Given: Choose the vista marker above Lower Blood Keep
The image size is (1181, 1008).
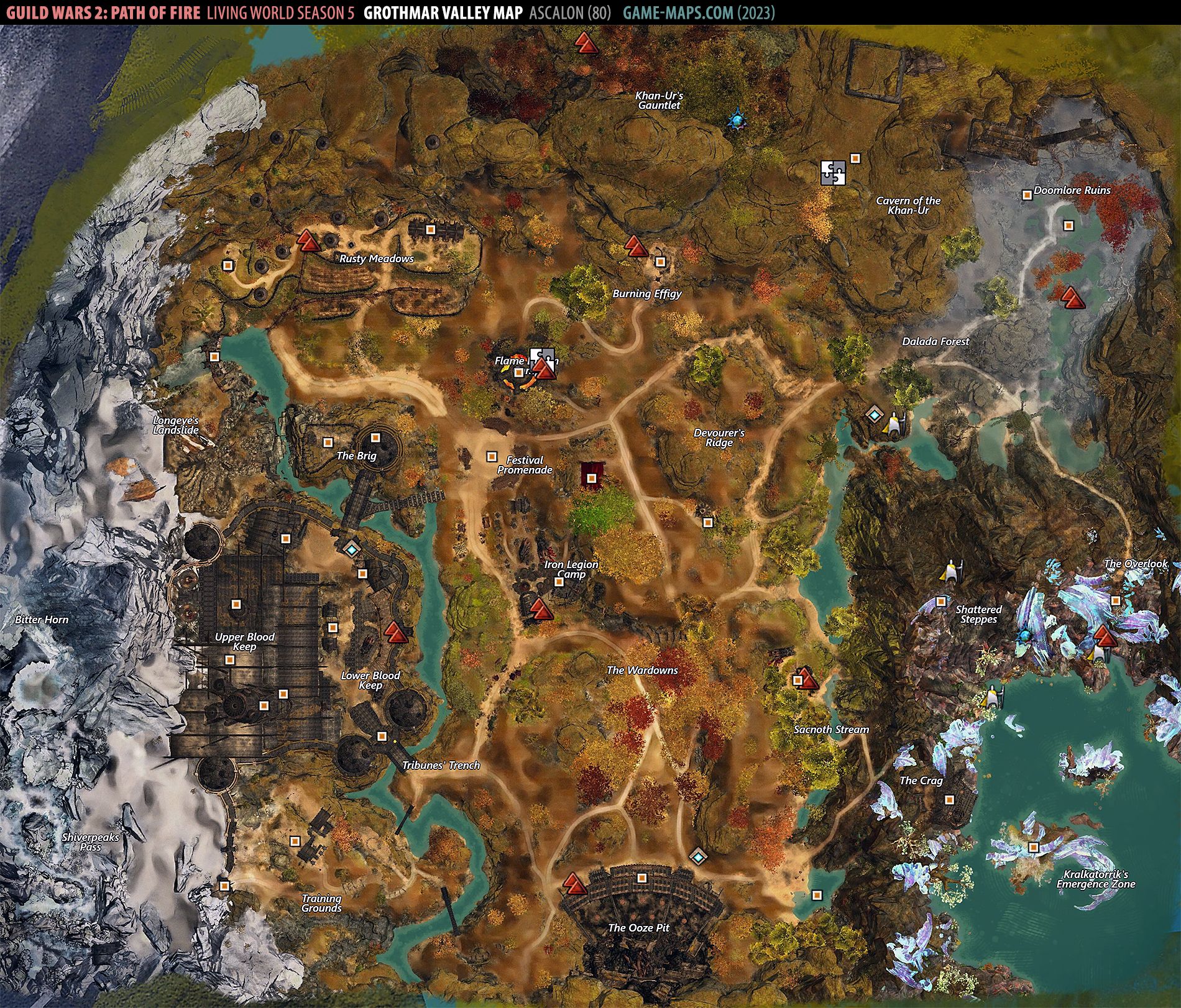Looking at the screenshot, I should tap(394, 632).
